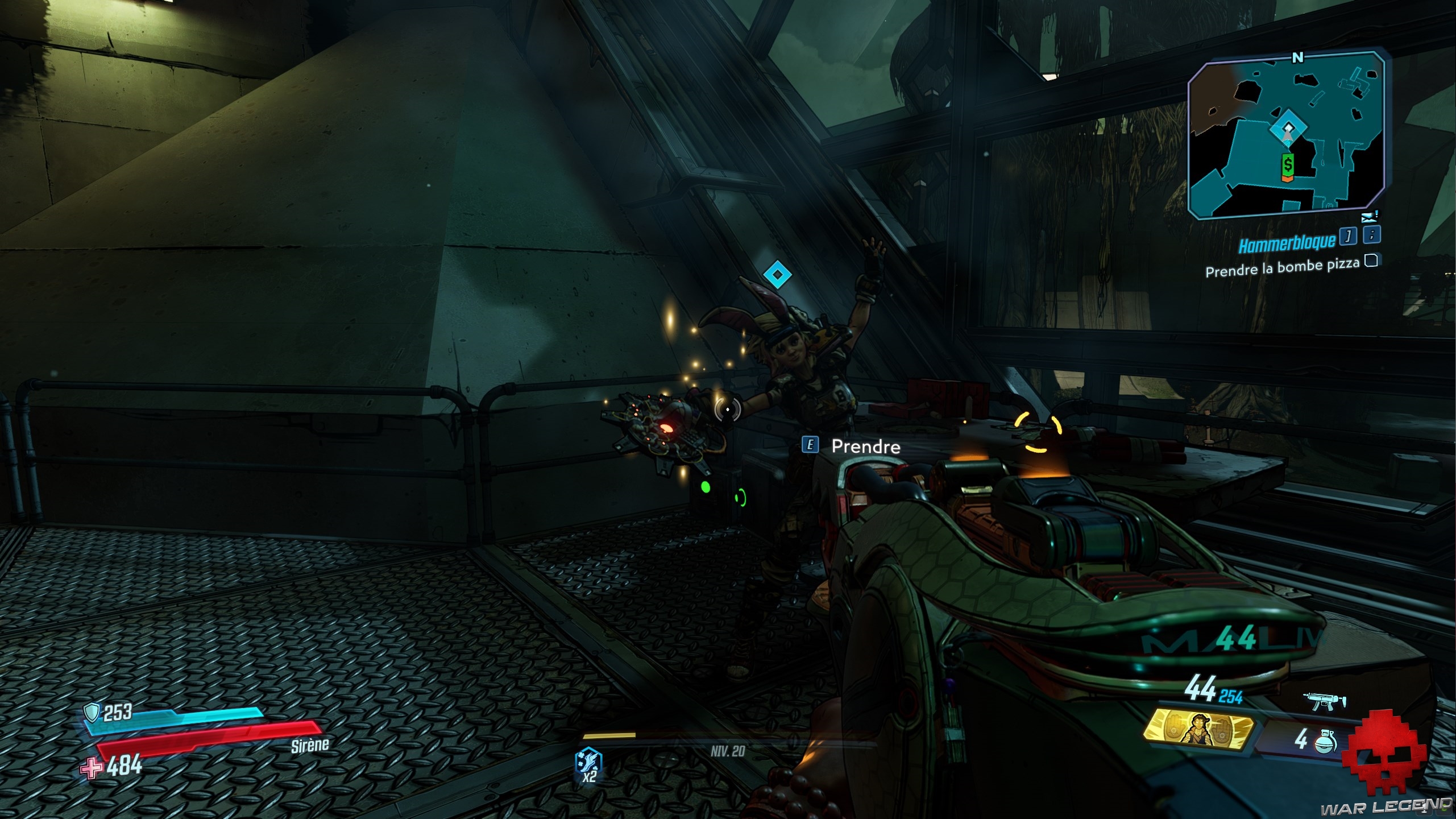Screen dimensions: 1456x819
Task: Select the grenade count icon
Action: coord(1324,741)
